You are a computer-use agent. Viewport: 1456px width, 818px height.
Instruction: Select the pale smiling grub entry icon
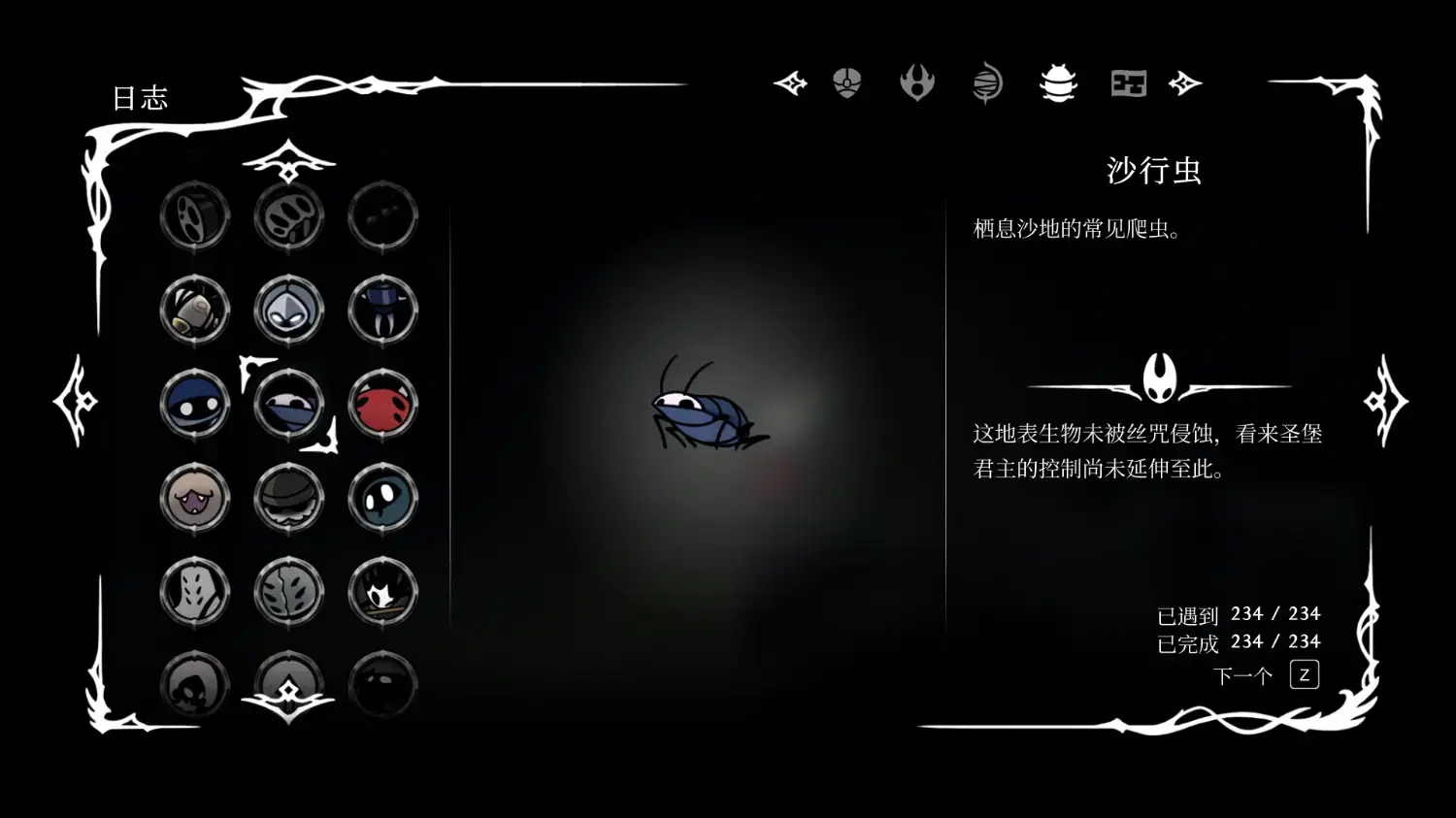[x=194, y=498]
